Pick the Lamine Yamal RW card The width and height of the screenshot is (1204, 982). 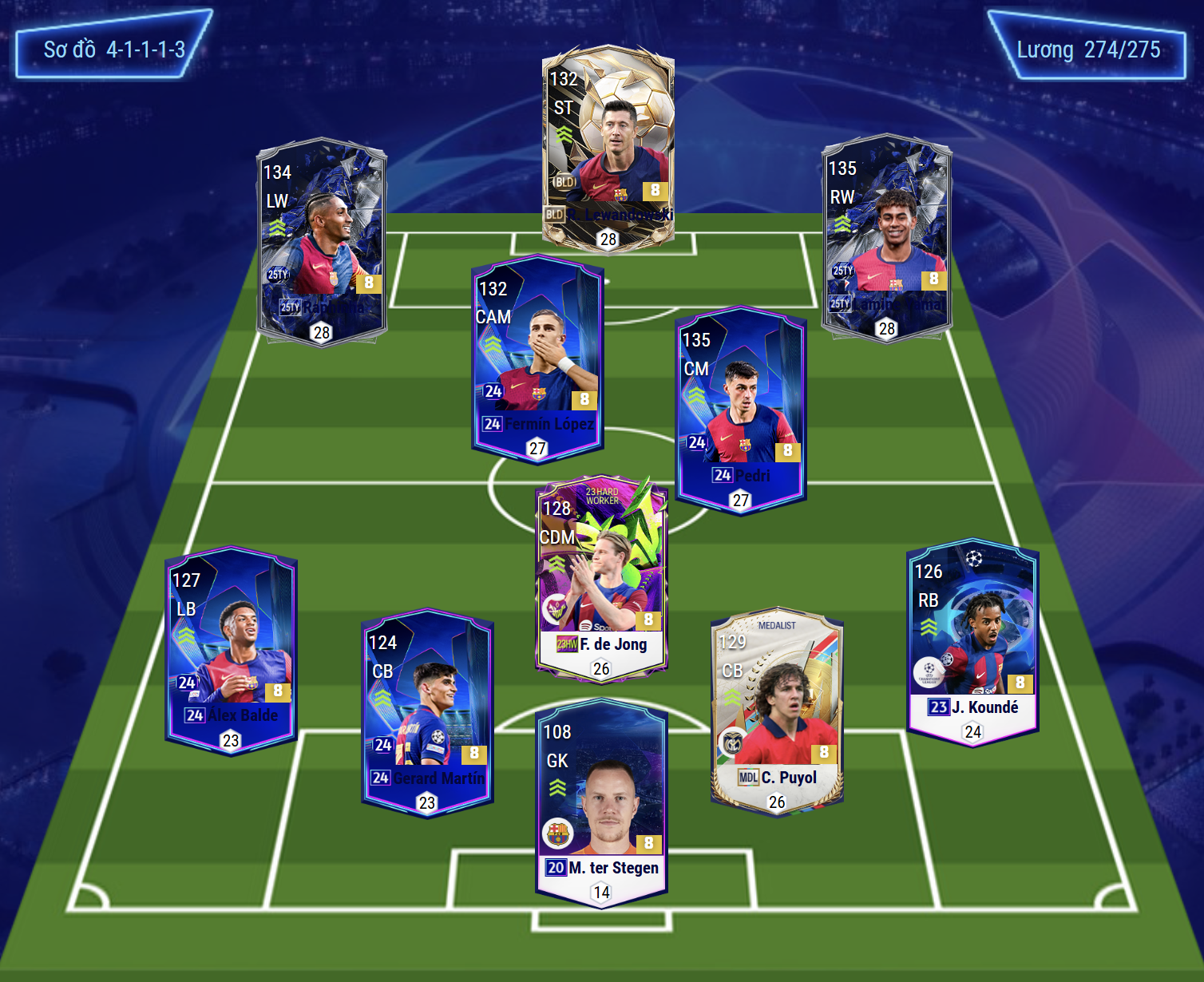(x=886, y=238)
